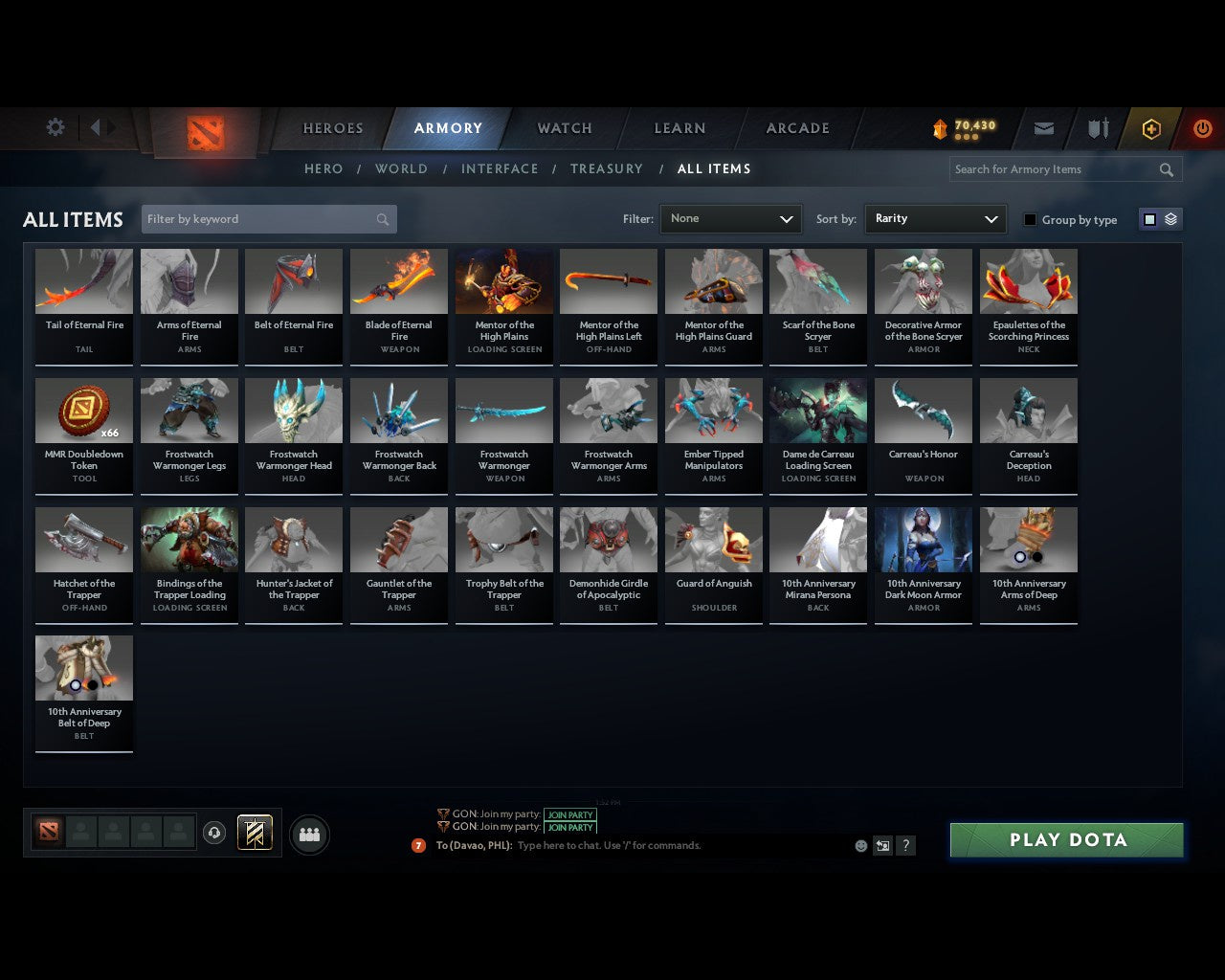Open the Dota Plus hexagon icon

[x=1150, y=128]
